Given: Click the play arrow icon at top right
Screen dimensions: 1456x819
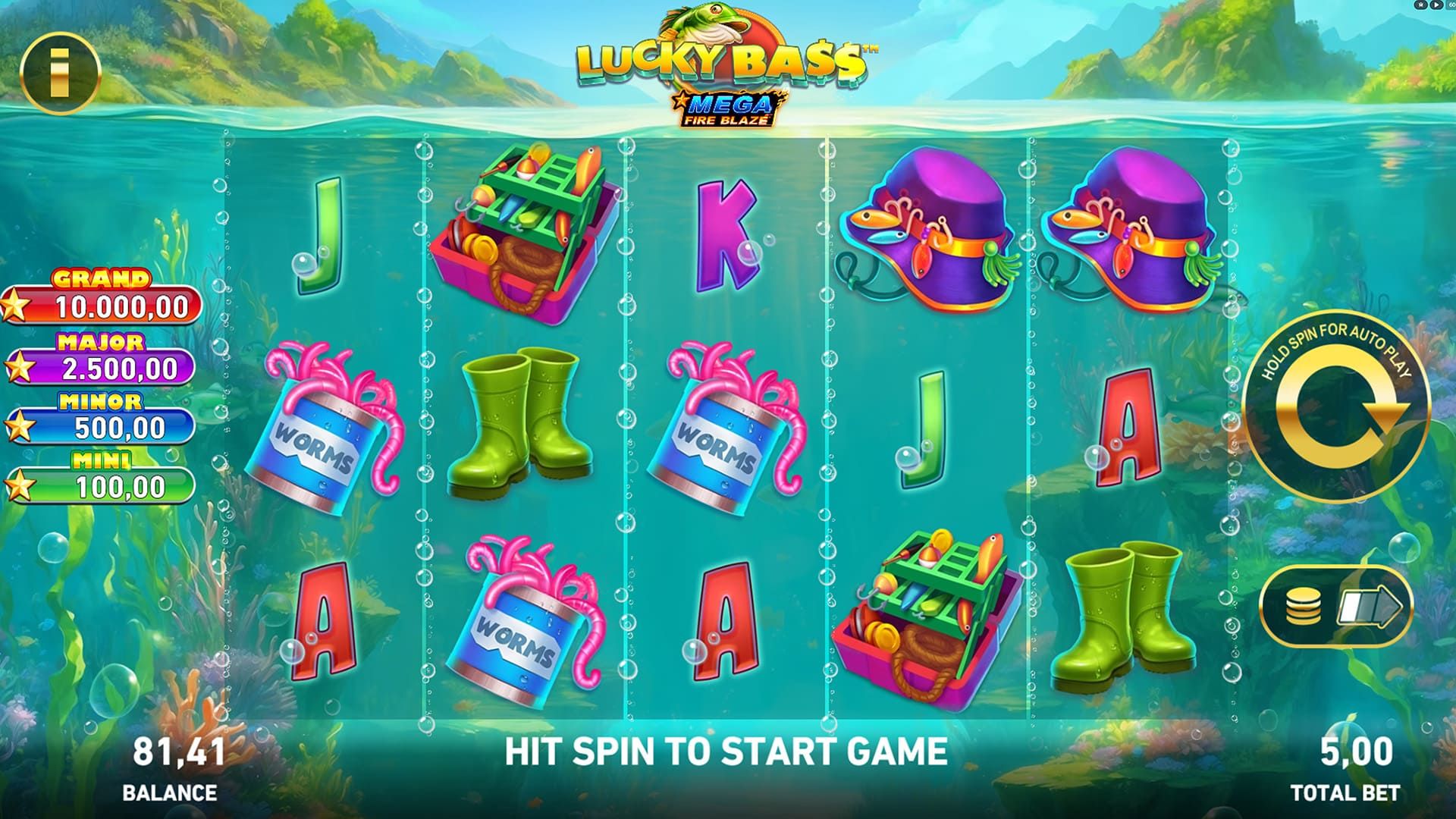Looking at the screenshot, I should [x=1436, y=5].
